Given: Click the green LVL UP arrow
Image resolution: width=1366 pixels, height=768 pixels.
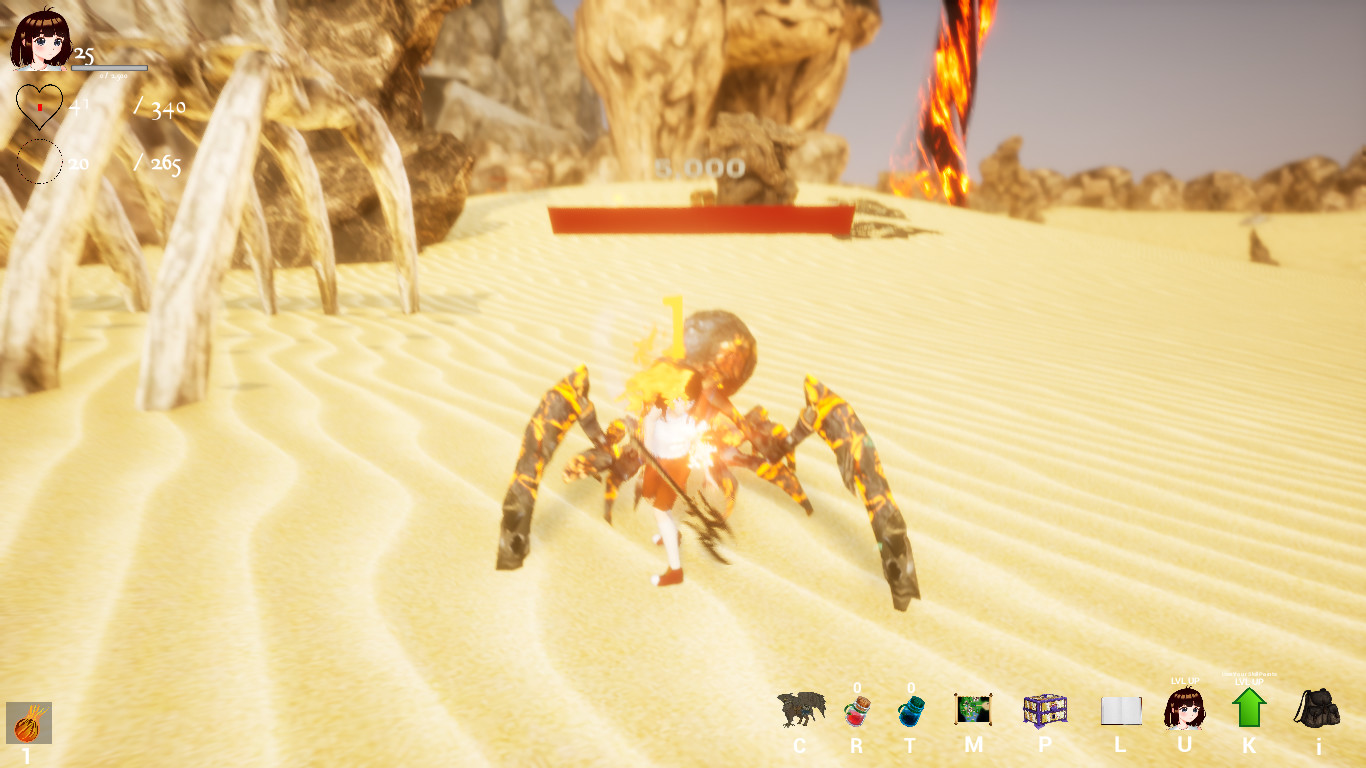Looking at the screenshot, I should point(1247,712).
